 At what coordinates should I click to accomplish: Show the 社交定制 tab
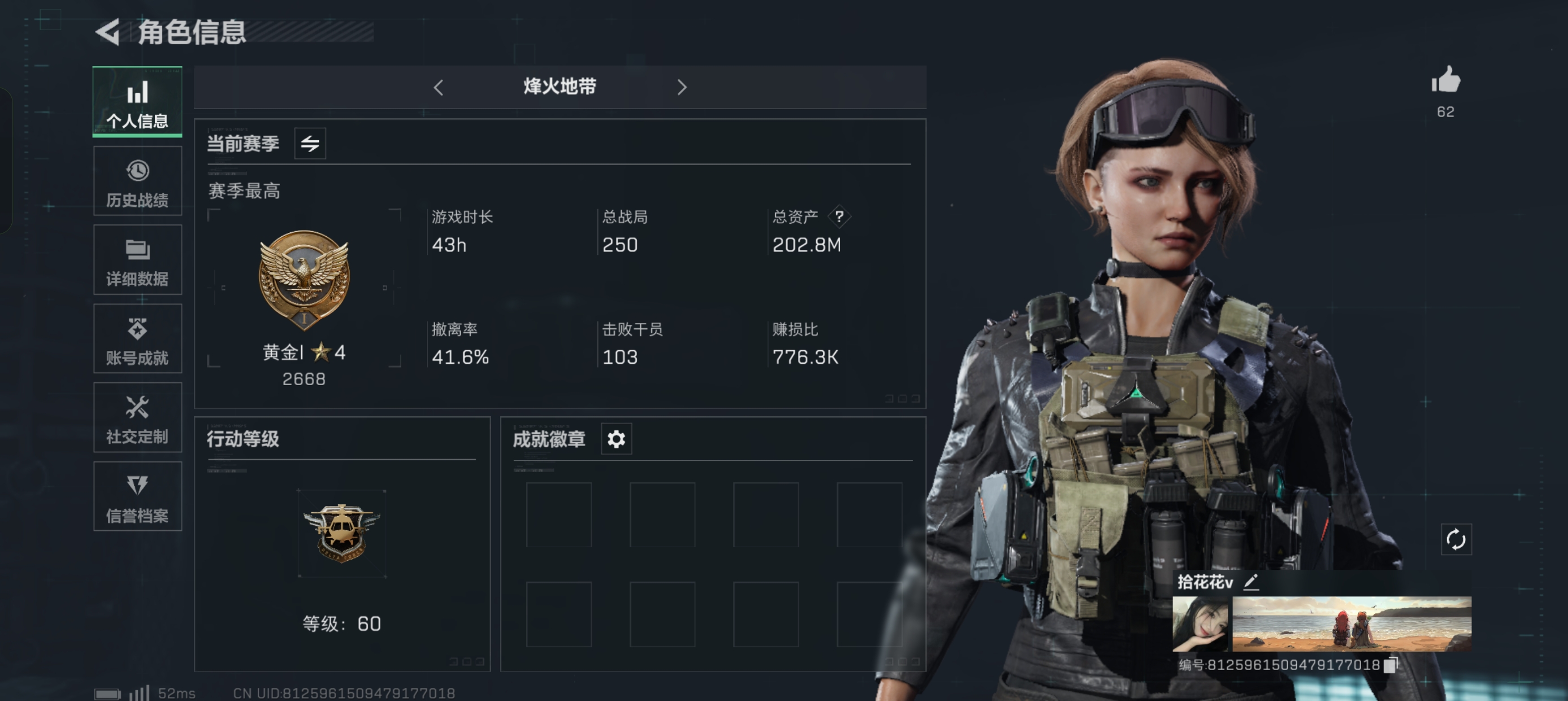137,418
